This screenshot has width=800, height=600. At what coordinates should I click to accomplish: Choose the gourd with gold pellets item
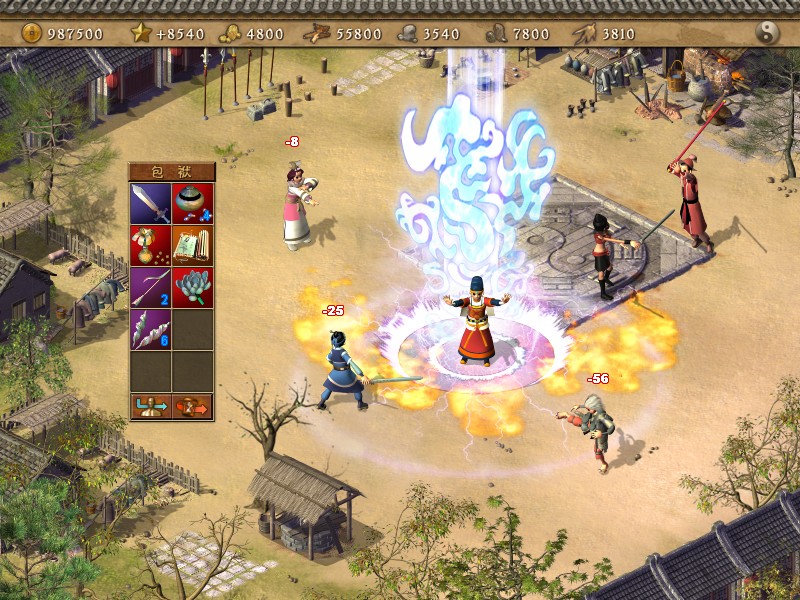(x=150, y=245)
